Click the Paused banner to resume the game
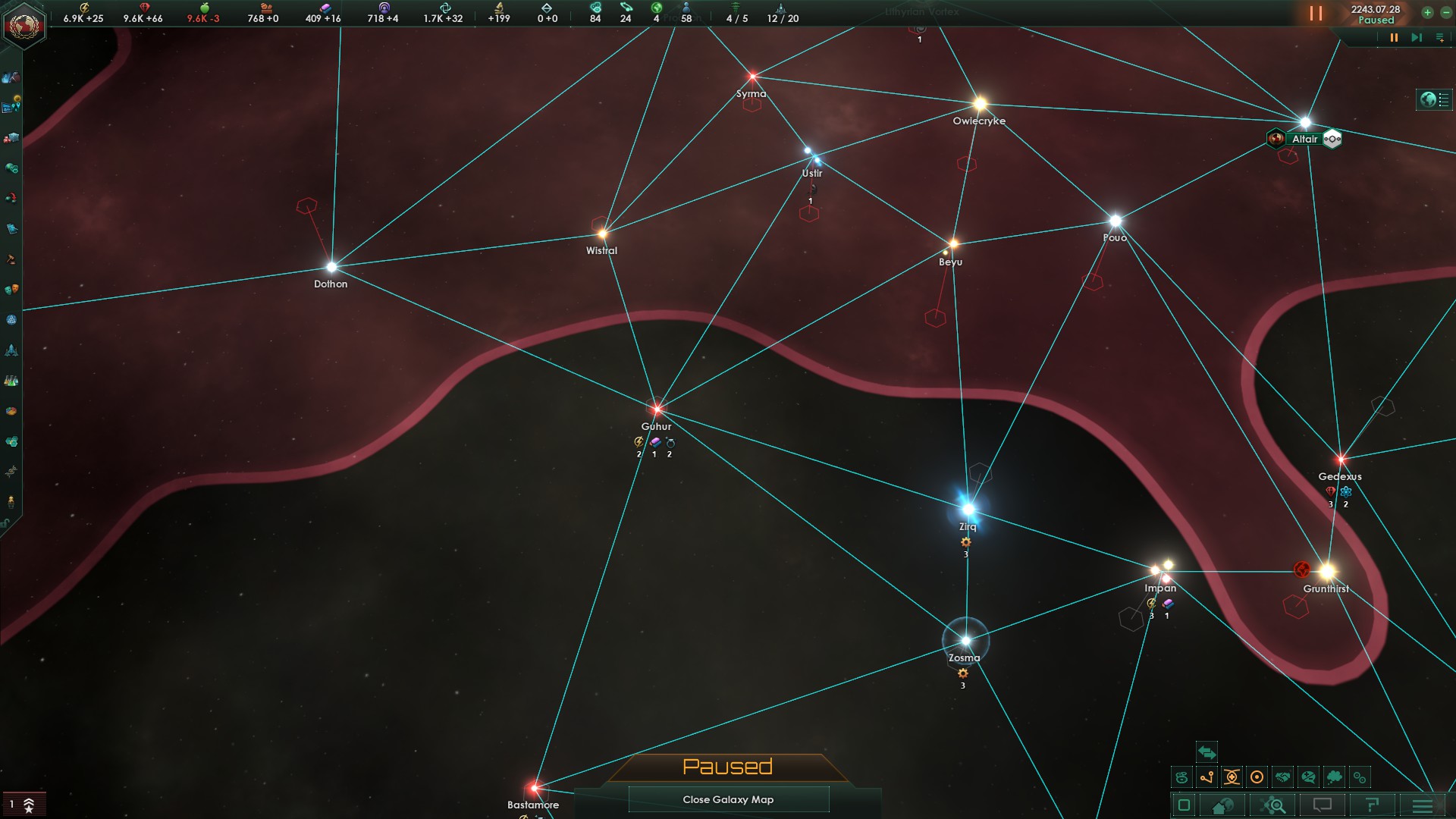 pos(728,767)
